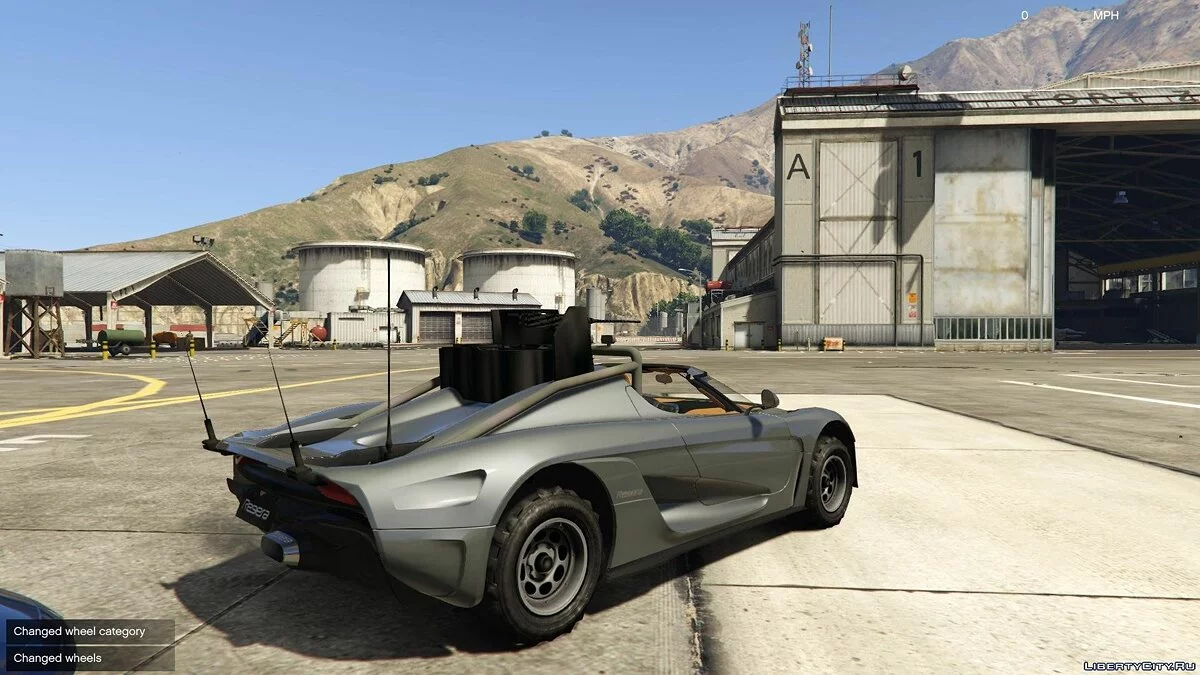1200x675 pixels.
Task: Click the "Changed wheel category" notification
Action: [90, 632]
